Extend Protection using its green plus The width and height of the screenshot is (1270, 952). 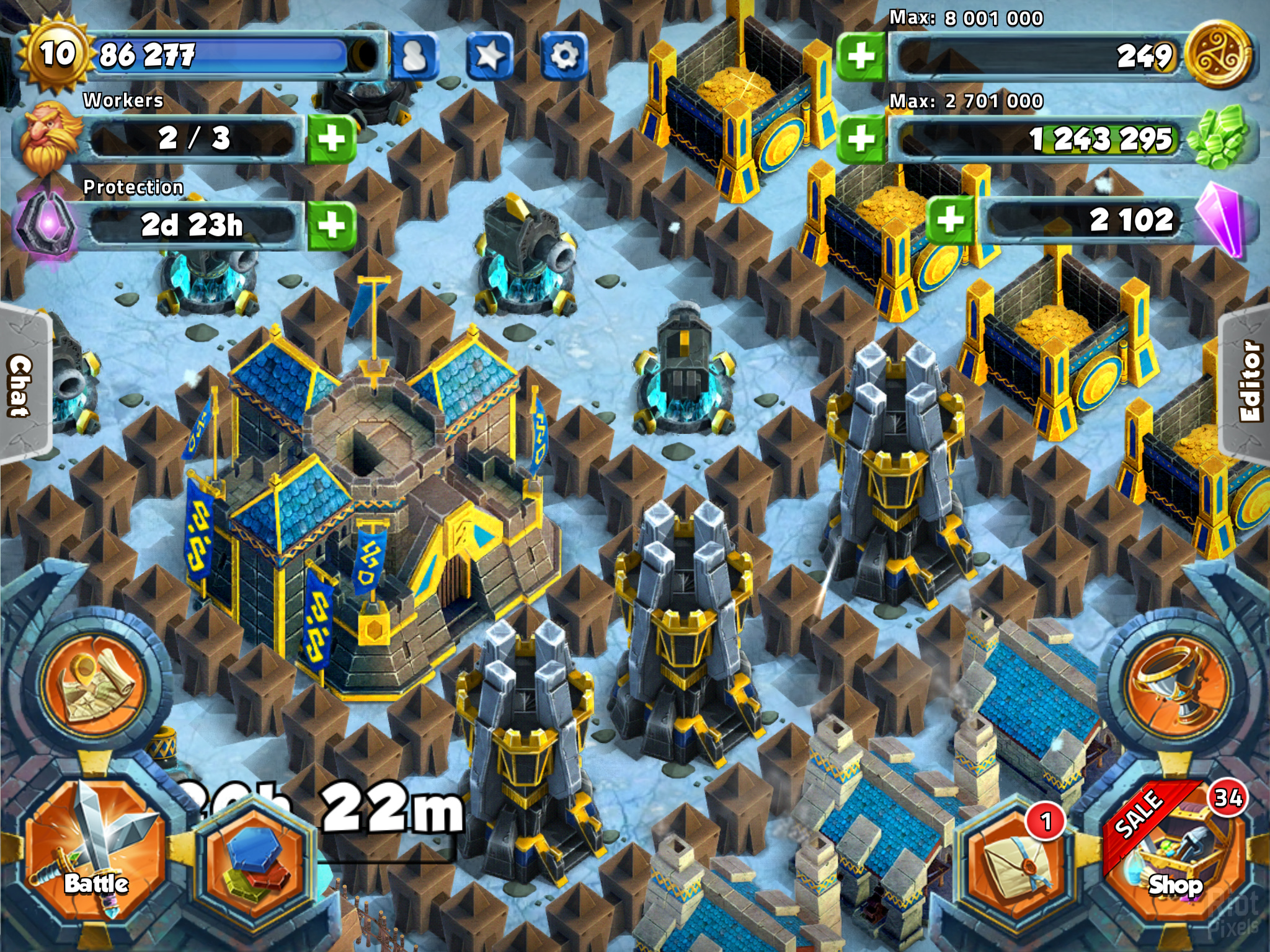(x=332, y=224)
